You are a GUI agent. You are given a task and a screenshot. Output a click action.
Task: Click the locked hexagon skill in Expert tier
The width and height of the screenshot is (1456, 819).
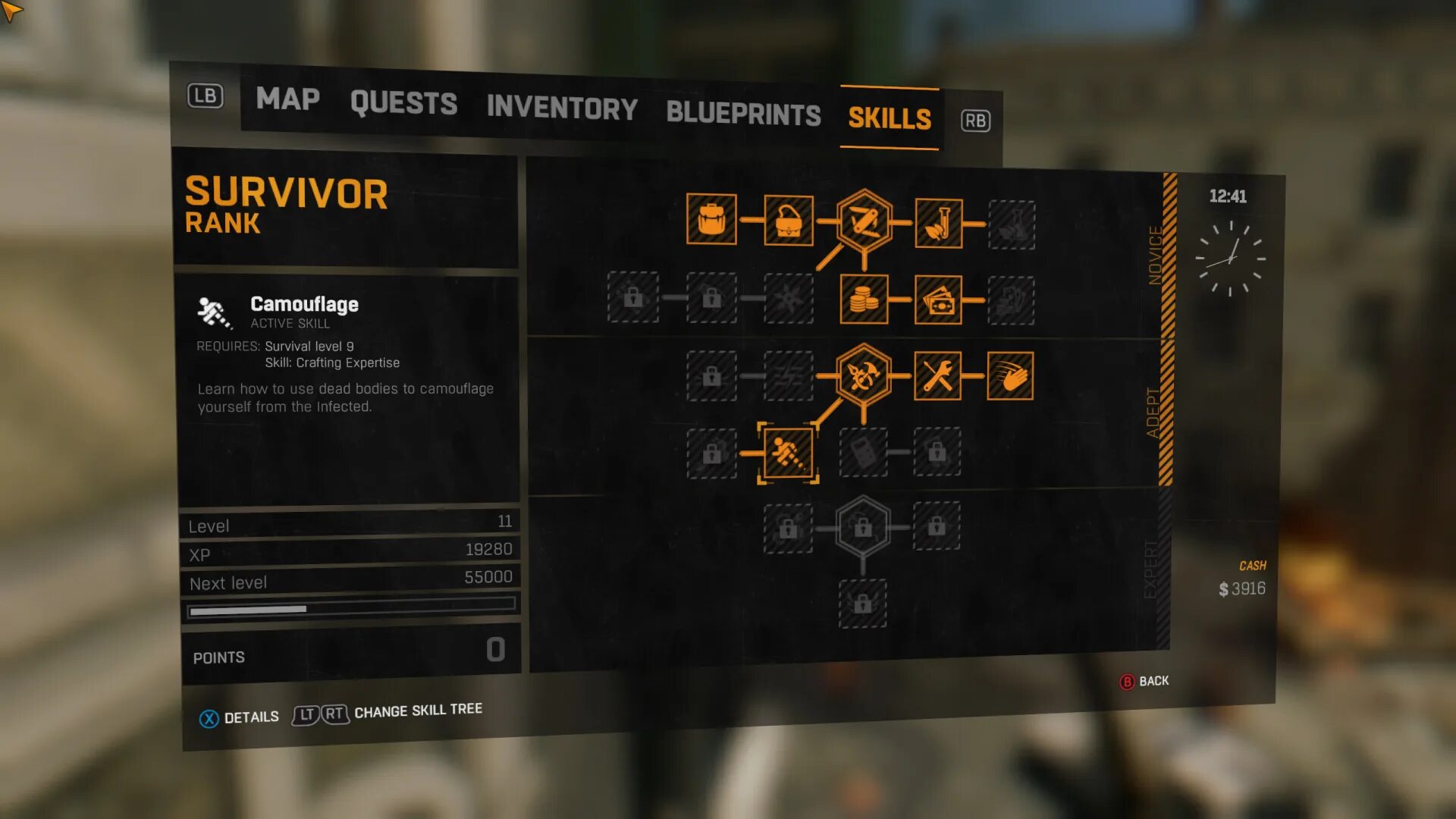pyautogui.click(x=863, y=526)
